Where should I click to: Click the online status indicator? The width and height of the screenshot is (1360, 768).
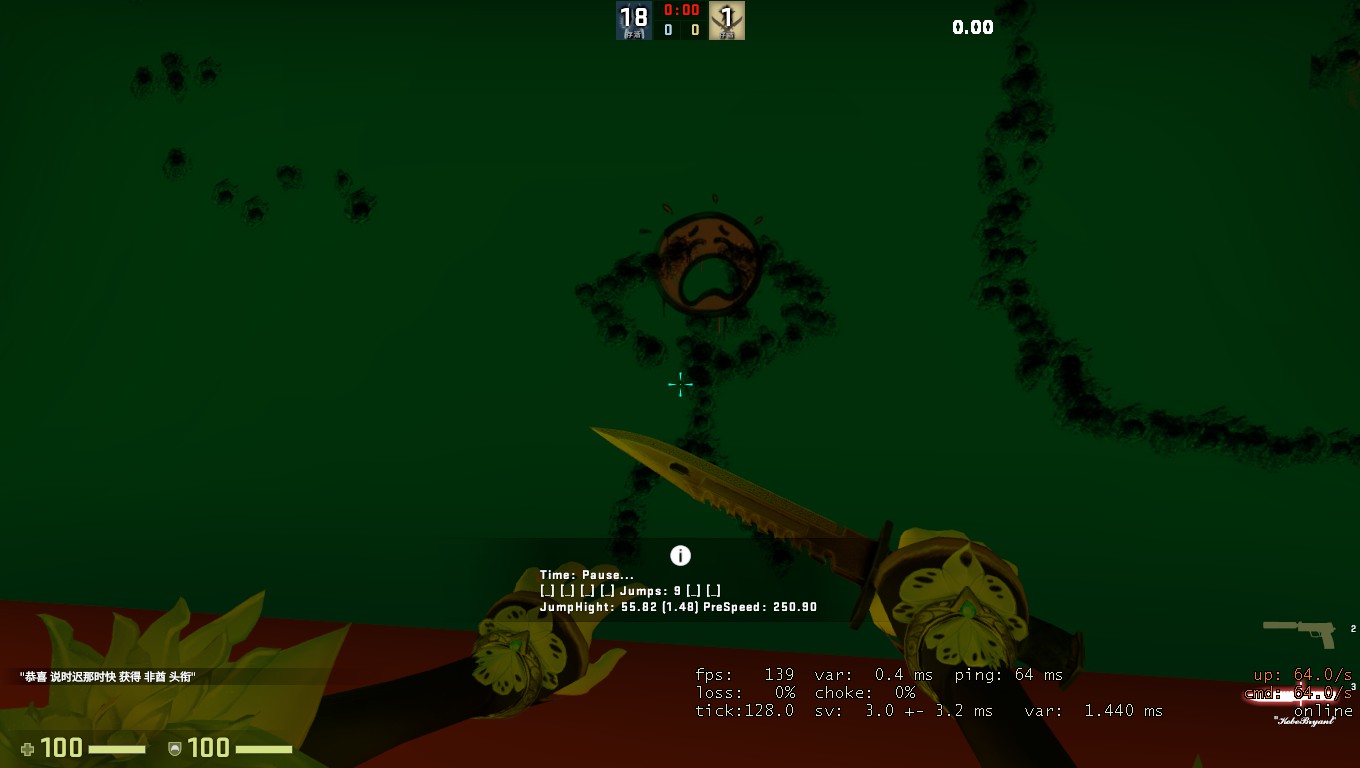(x=1326, y=710)
